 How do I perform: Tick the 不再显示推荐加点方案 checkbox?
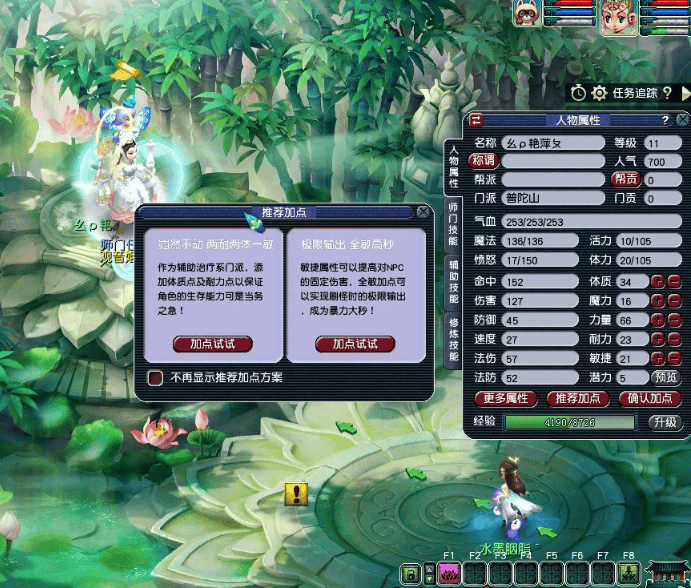pyautogui.click(x=155, y=378)
